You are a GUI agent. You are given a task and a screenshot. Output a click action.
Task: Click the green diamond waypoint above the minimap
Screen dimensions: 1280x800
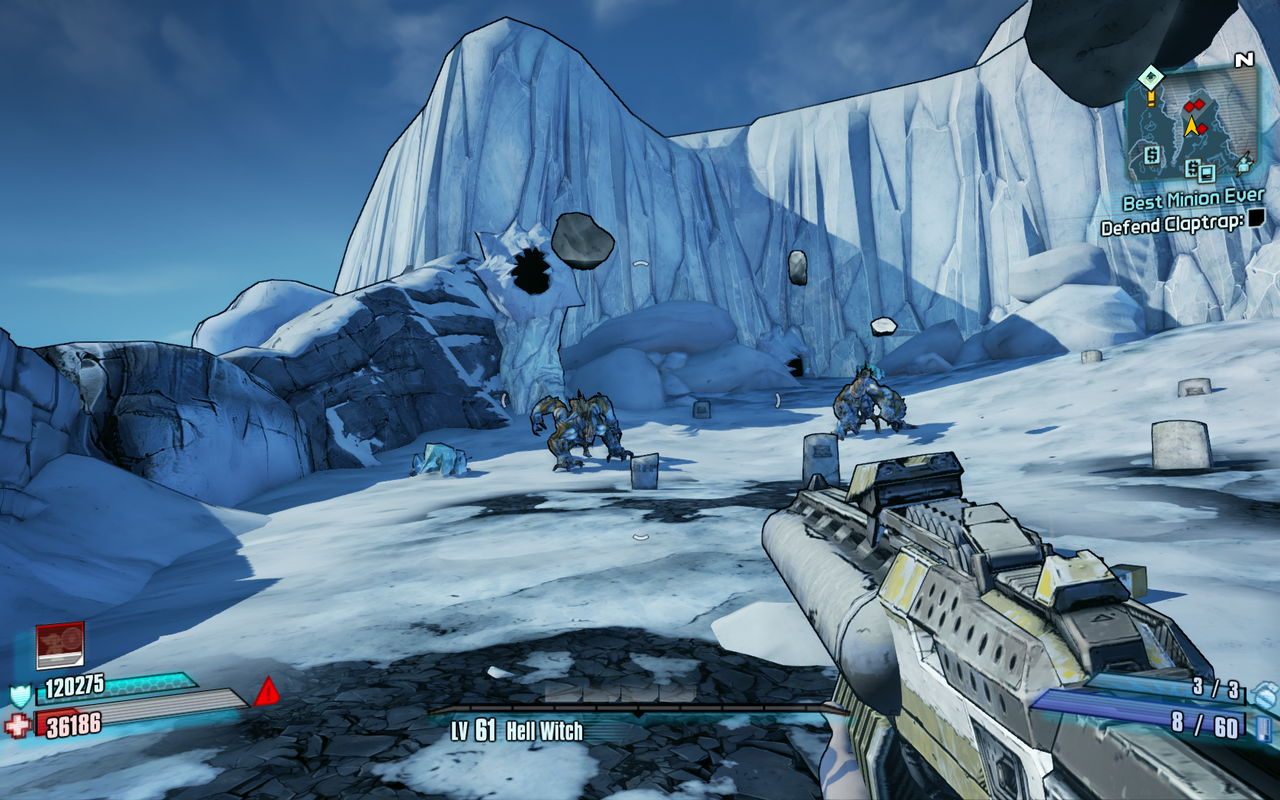tap(1150, 76)
